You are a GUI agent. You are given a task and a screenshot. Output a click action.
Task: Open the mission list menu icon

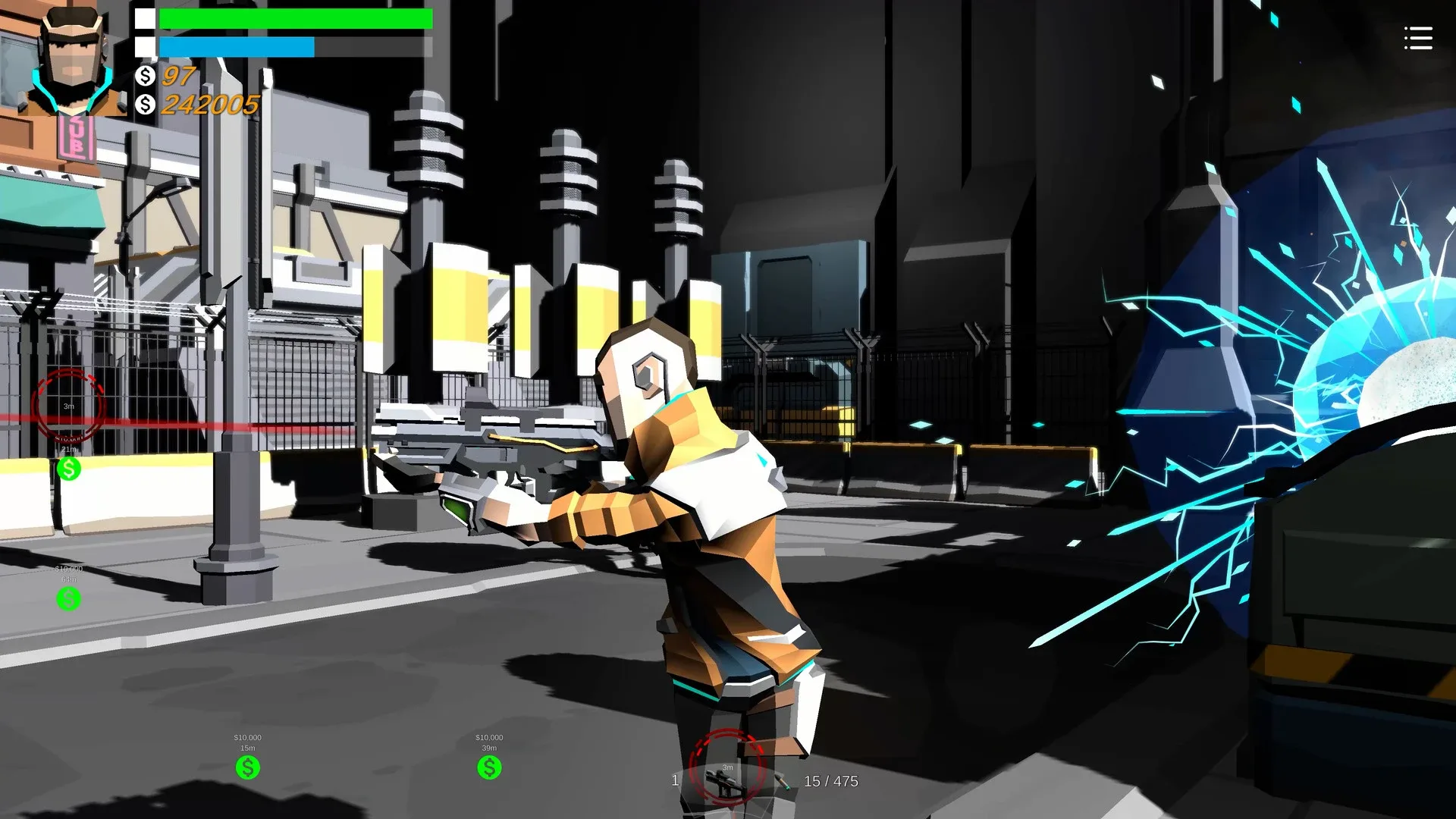(1418, 39)
